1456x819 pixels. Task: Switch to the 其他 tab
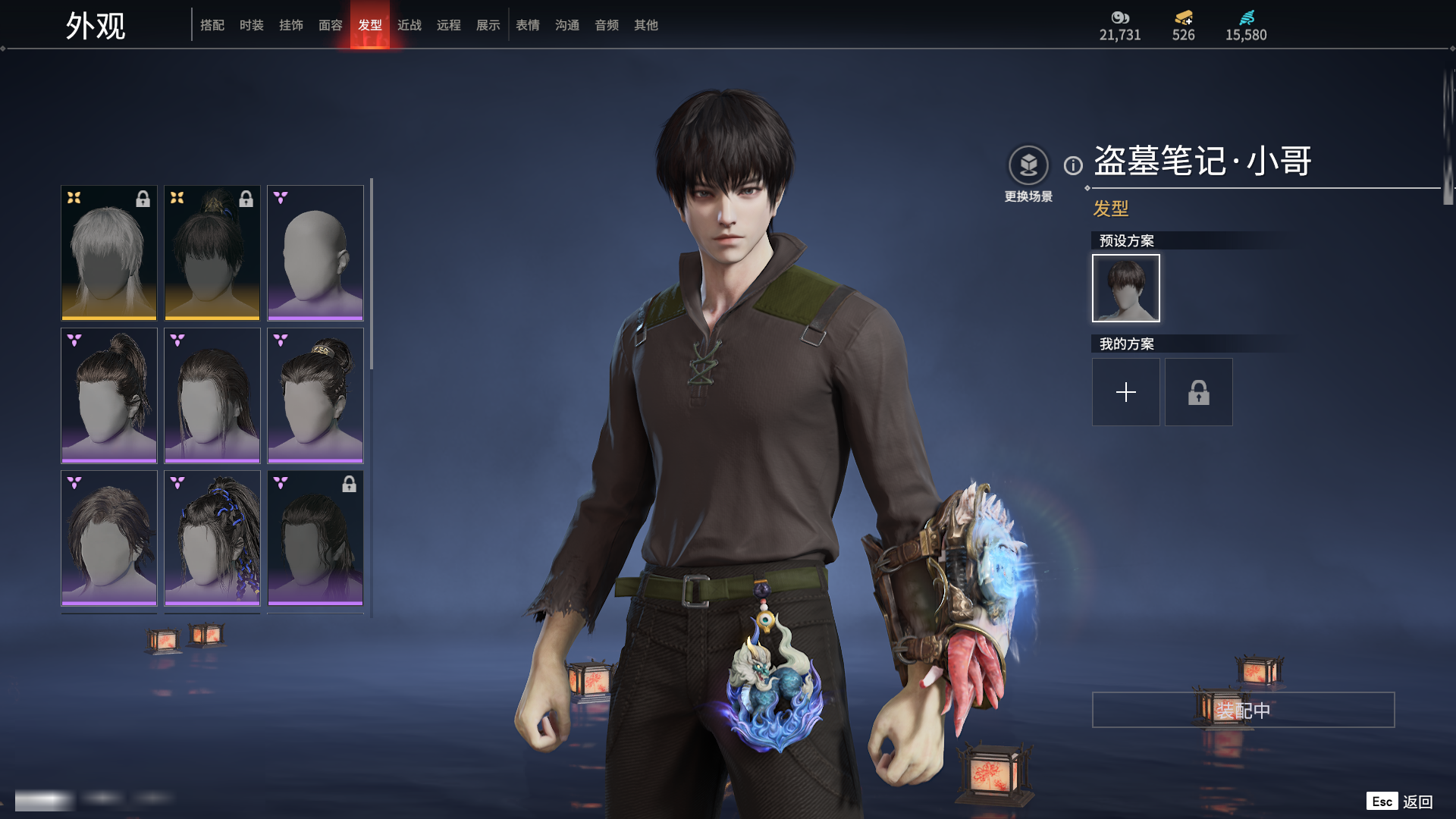tap(645, 25)
